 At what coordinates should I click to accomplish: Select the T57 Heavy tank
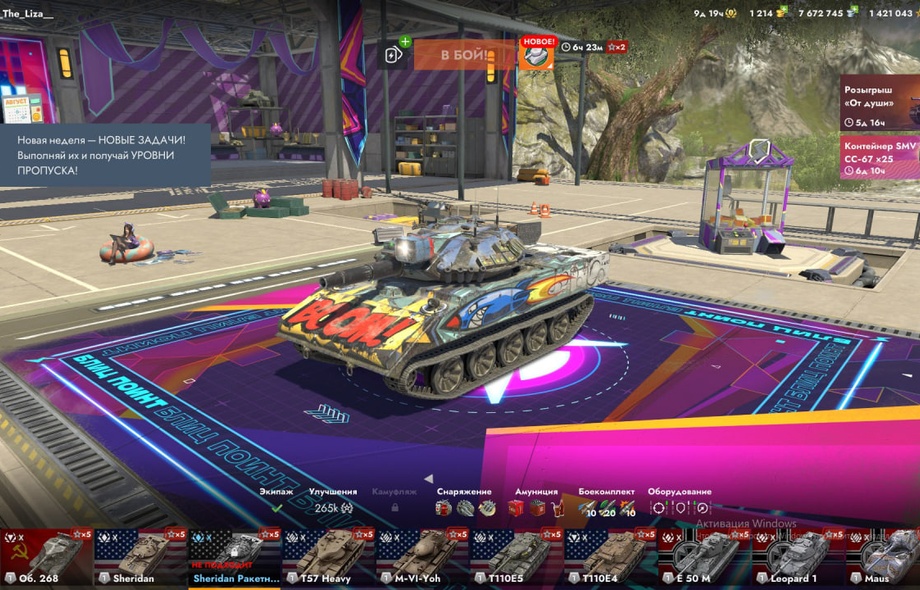(x=329, y=557)
